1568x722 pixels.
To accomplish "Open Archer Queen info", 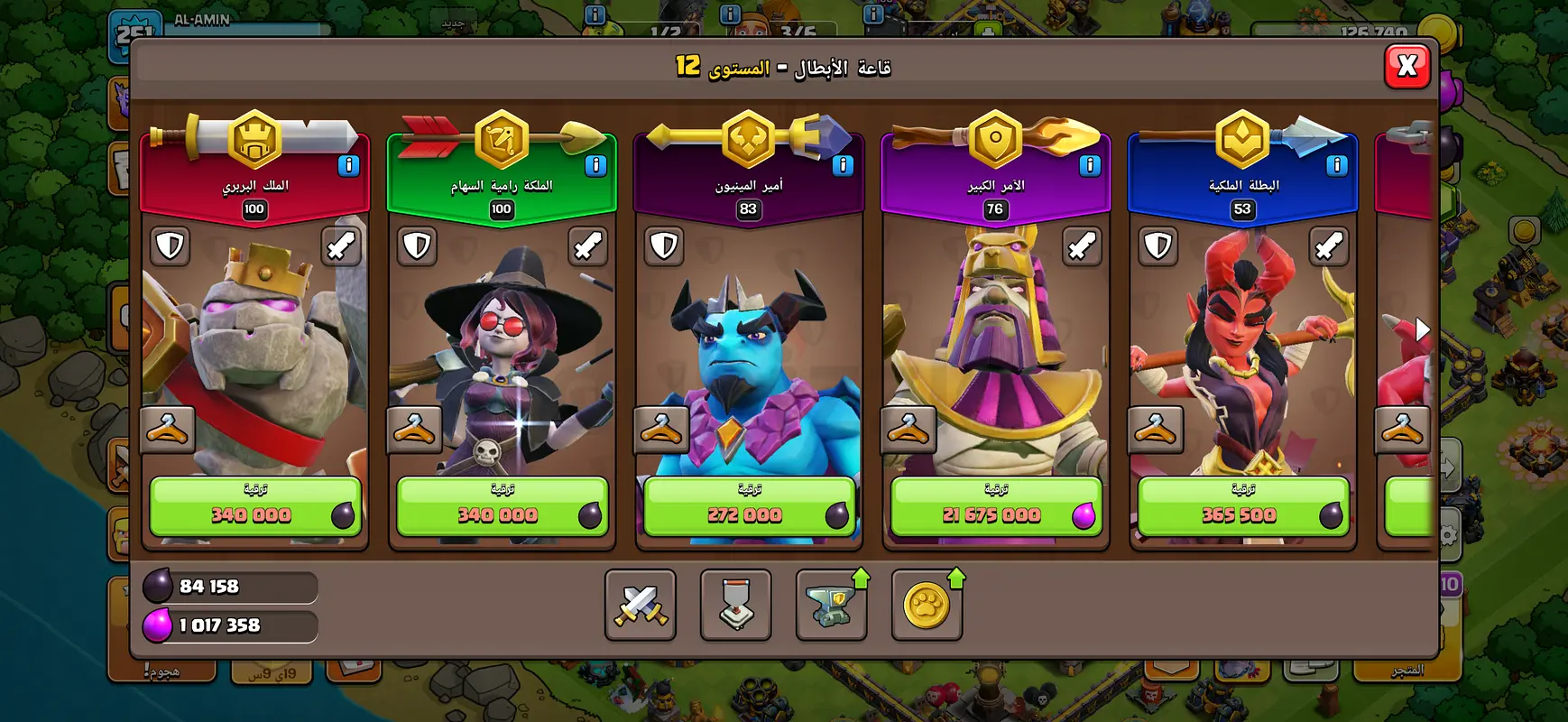I will (595, 165).
